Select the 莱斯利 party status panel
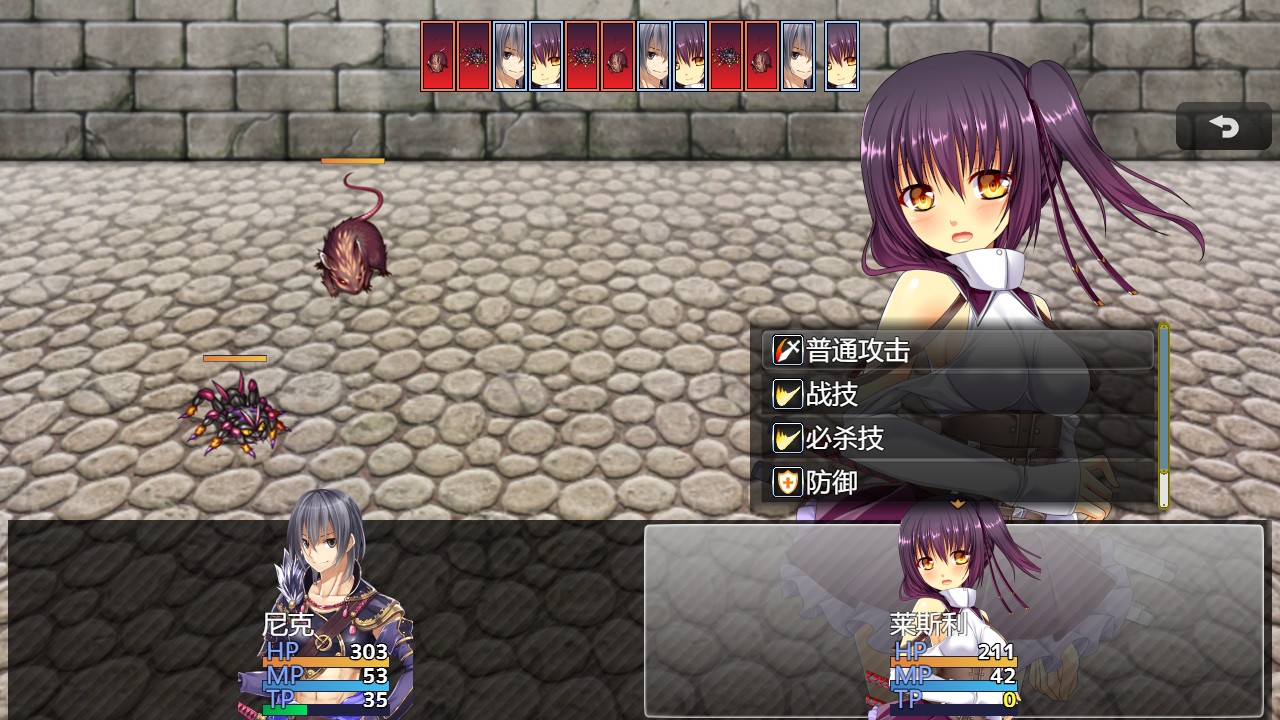 (954, 620)
